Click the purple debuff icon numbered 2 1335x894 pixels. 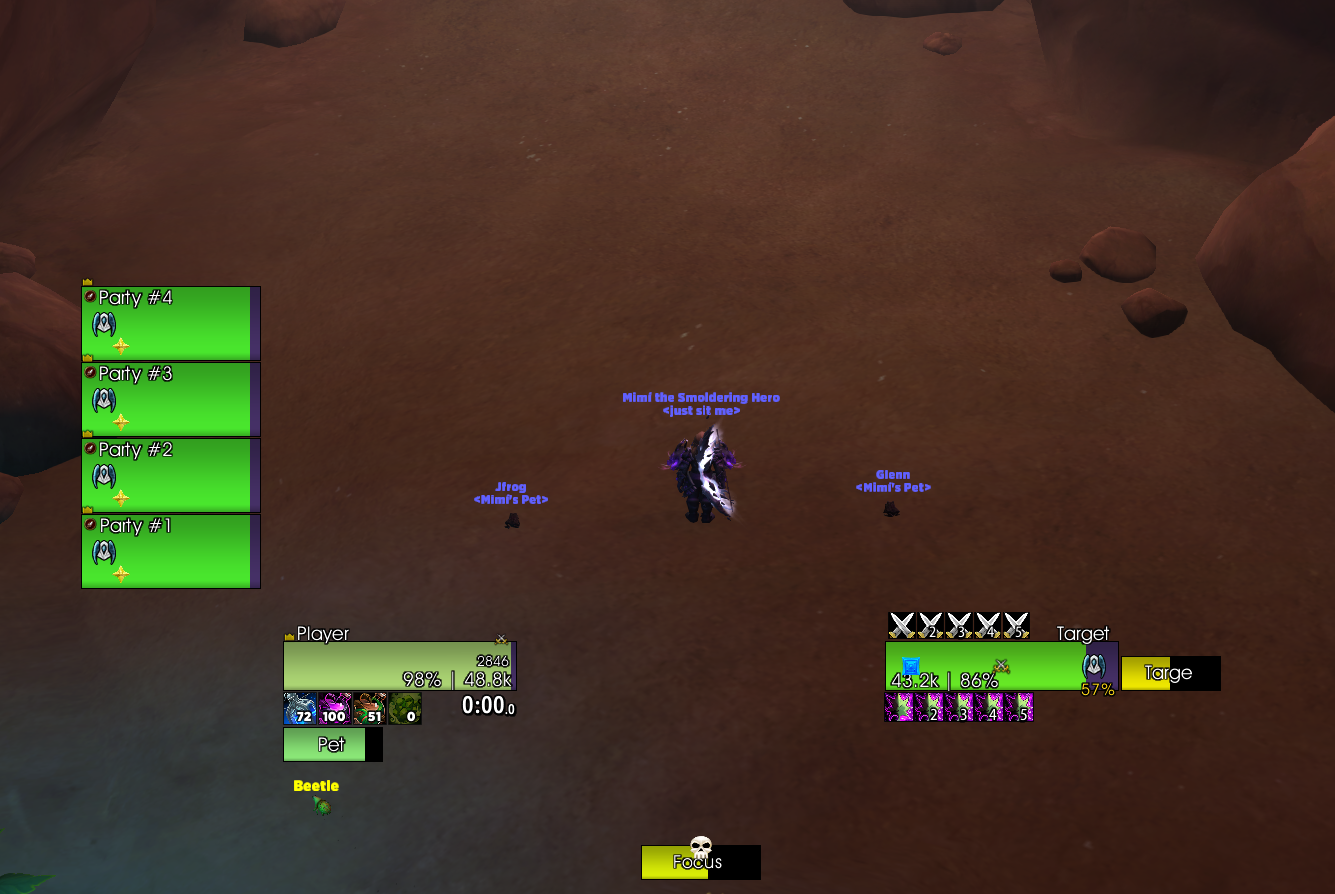coord(930,708)
